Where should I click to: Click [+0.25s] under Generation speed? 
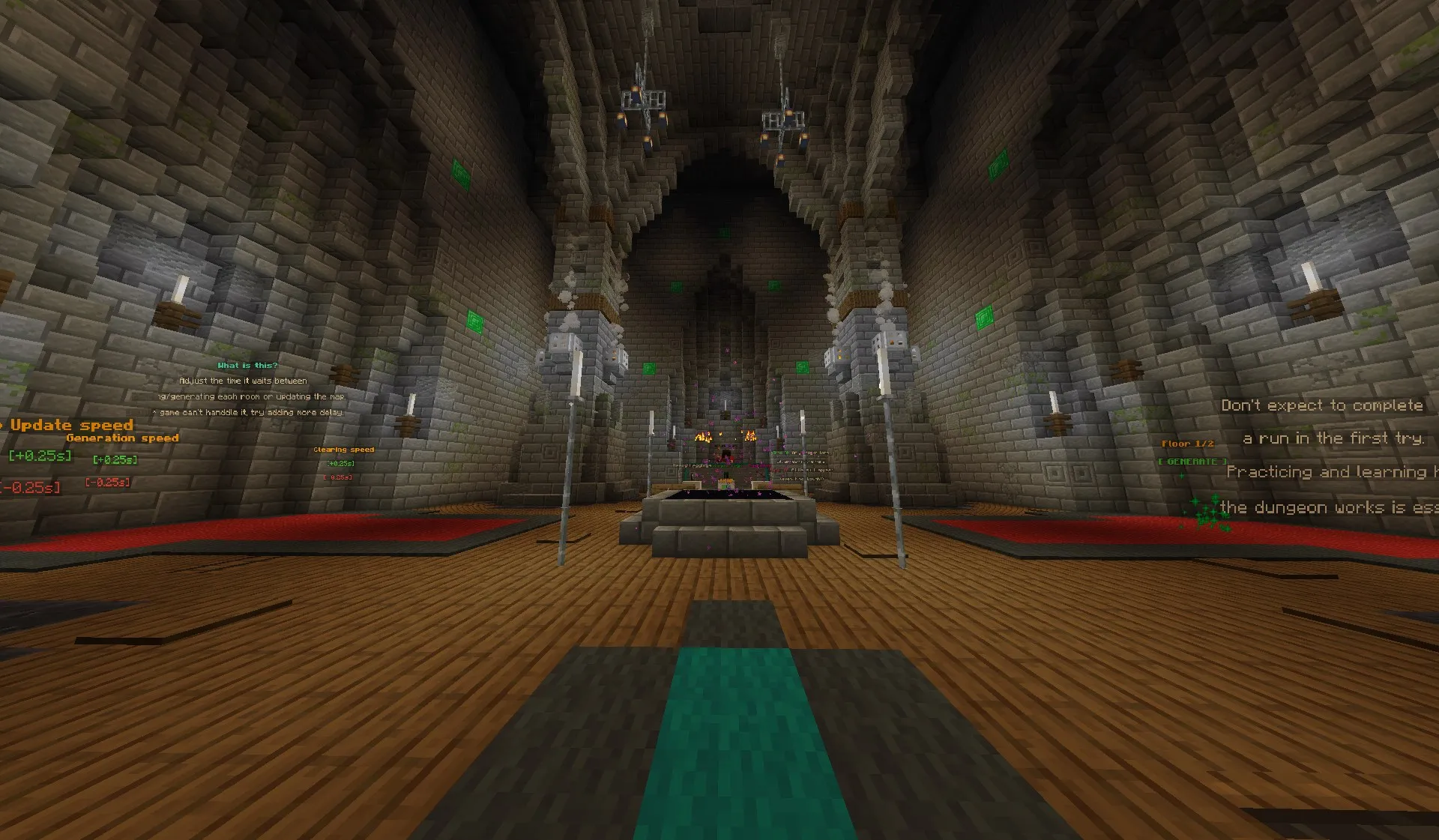tap(115, 460)
